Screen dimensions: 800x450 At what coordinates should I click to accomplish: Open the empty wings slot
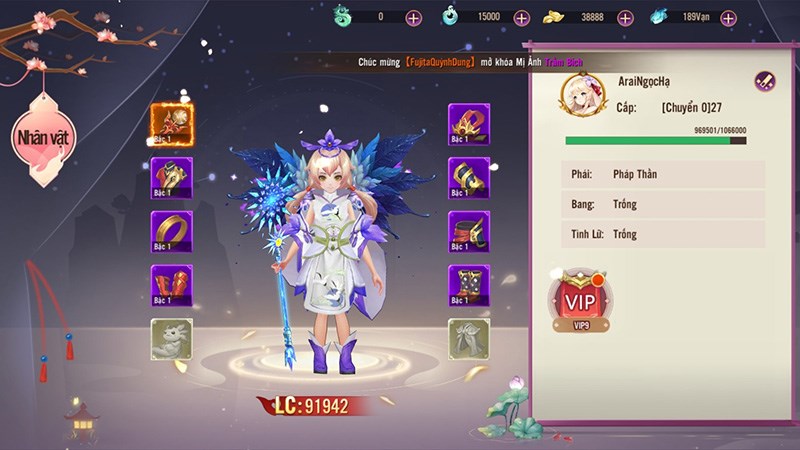click(x=468, y=339)
